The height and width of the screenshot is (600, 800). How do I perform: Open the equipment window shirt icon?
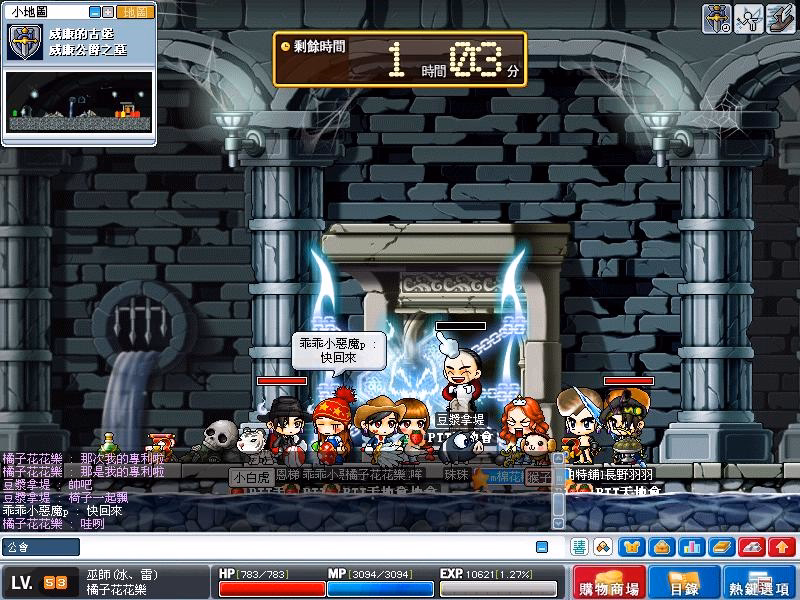tap(632, 547)
